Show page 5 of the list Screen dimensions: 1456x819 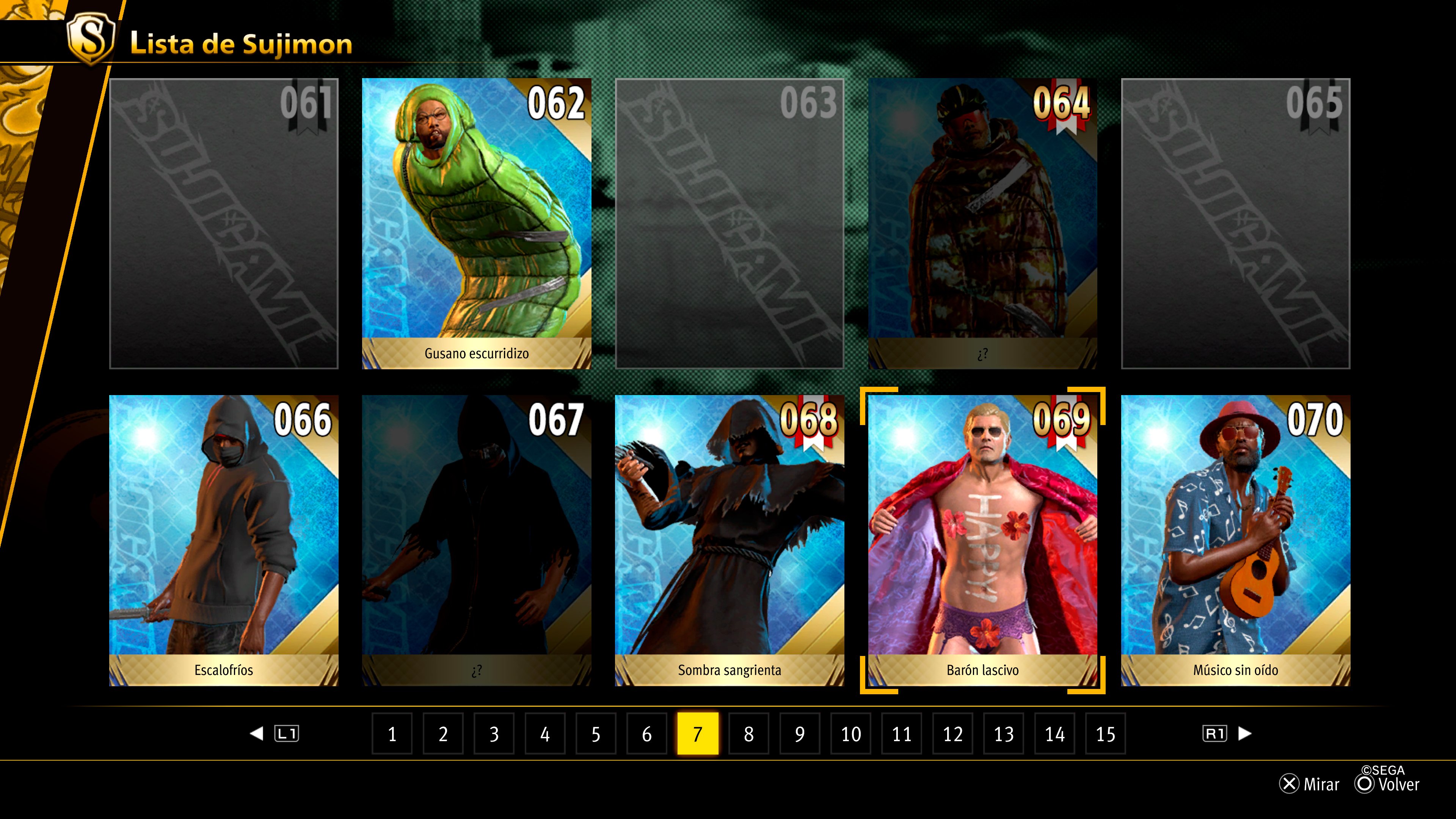pos(596,734)
